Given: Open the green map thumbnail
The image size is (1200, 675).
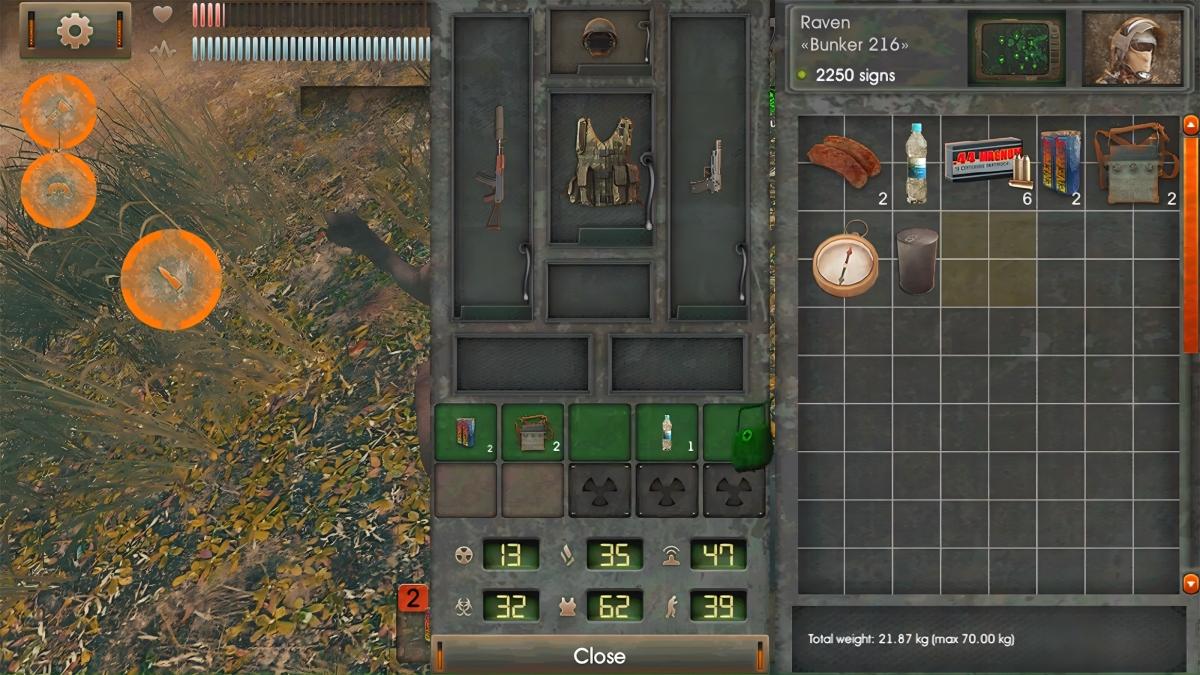Looking at the screenshot, I should coord(1016,48).
